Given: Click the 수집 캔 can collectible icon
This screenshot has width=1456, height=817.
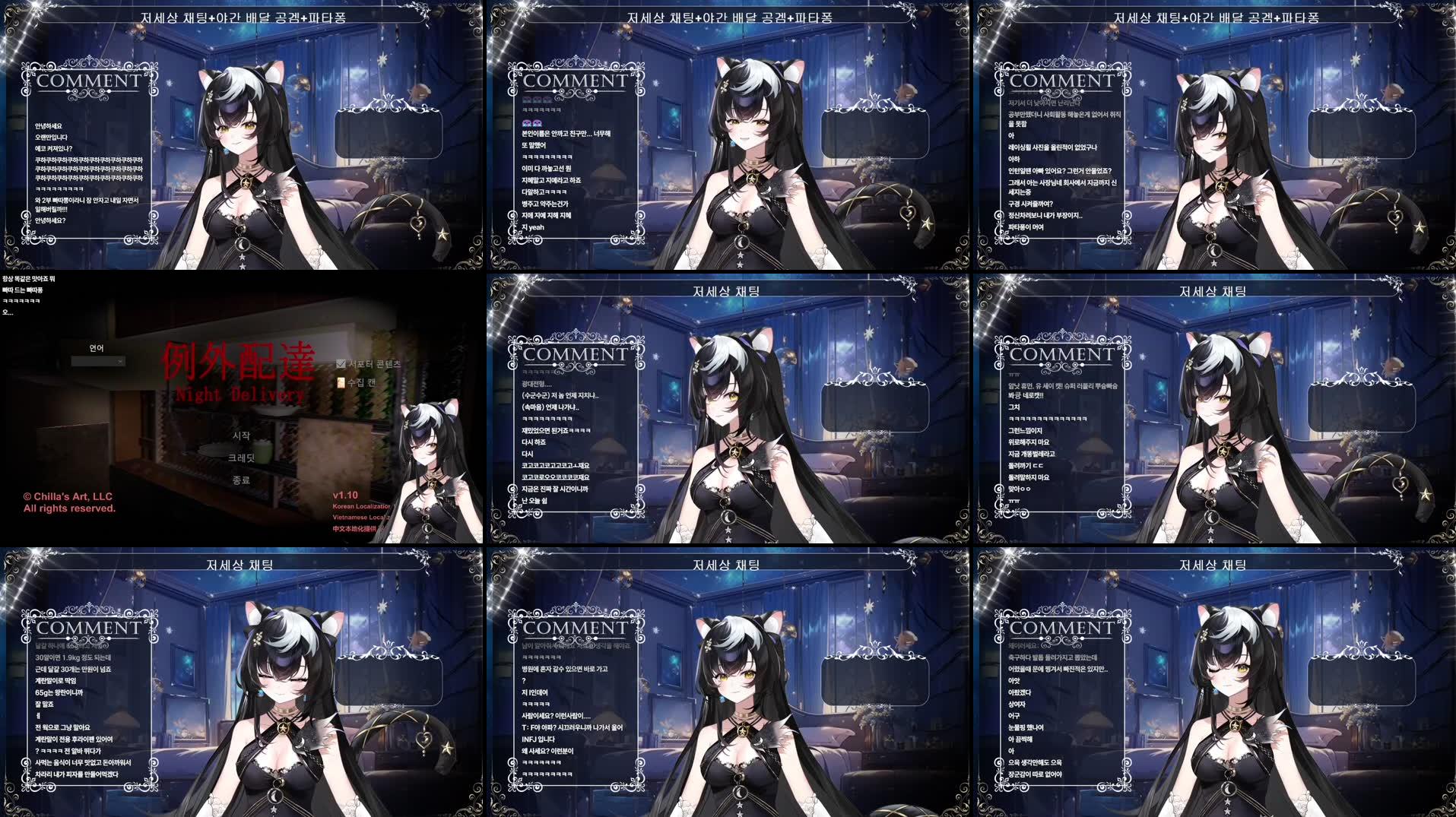Looking at the screenshot, I should point(341,383).
